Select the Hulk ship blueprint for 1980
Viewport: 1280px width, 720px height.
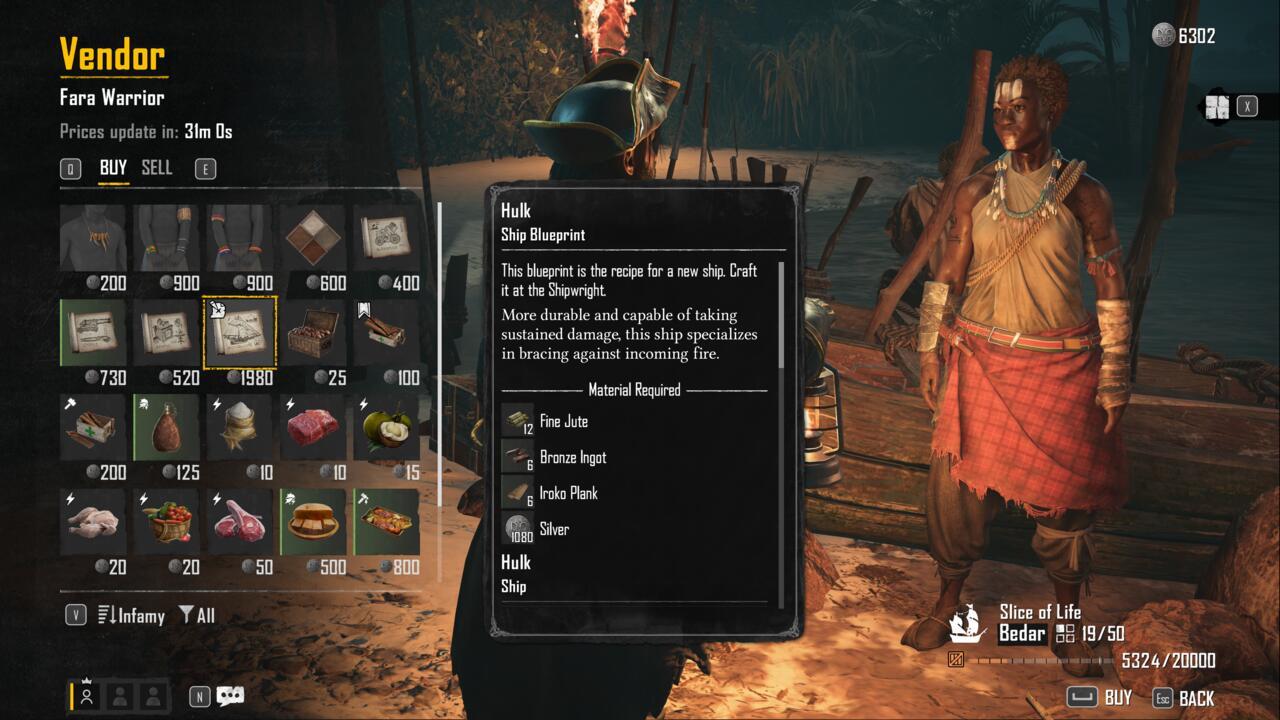tap(240, 333)
